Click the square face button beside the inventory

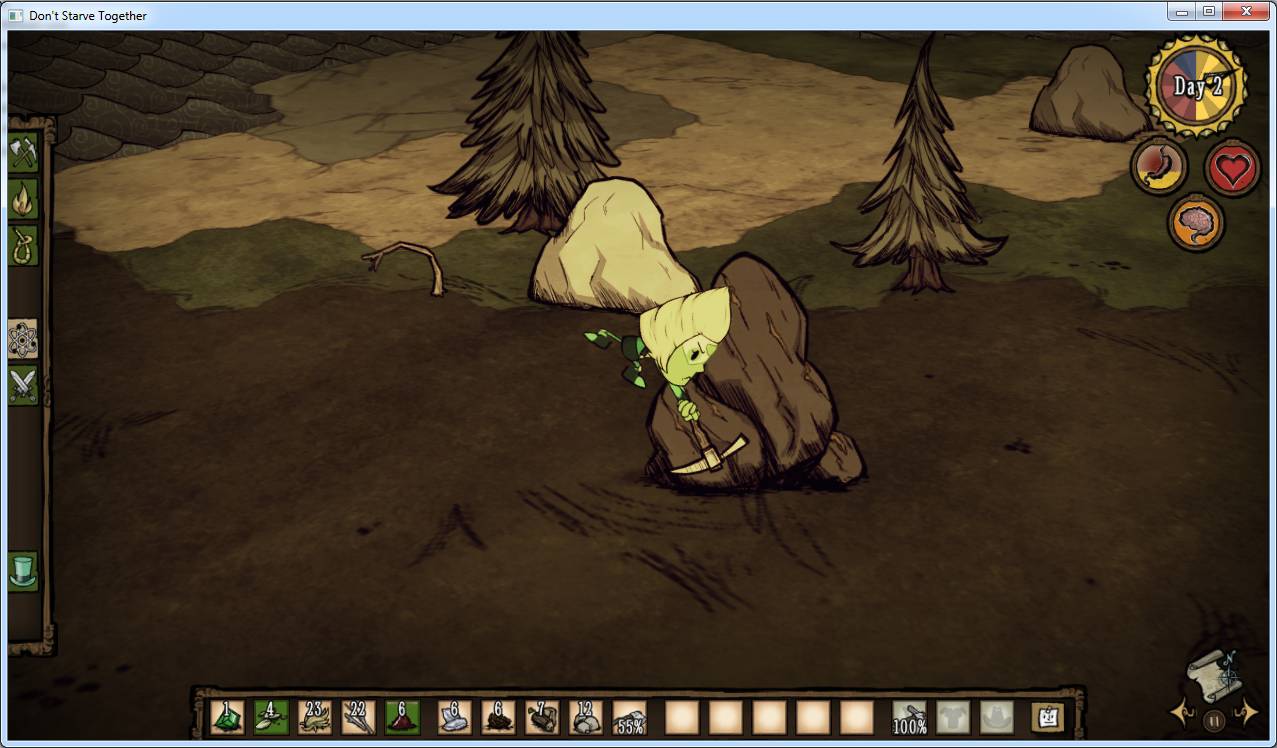[1047, 717]
